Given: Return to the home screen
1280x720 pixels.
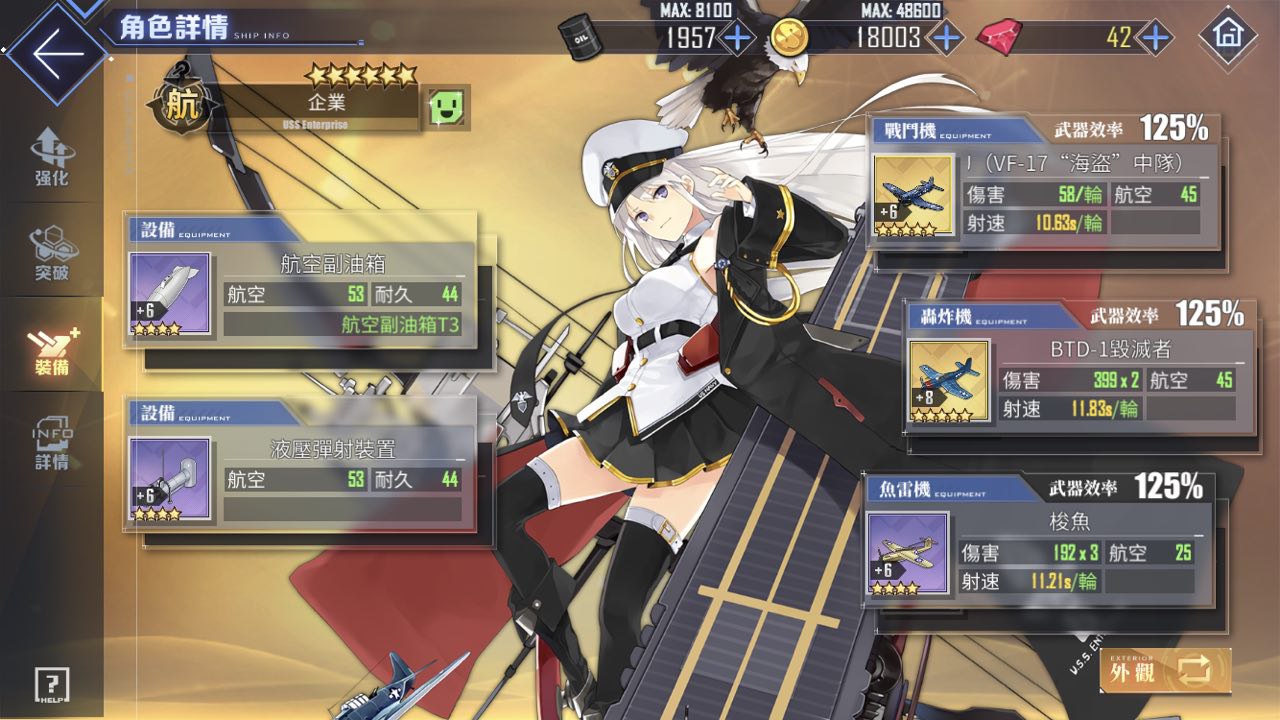Looking at the screenshot, I should 1227,38.
